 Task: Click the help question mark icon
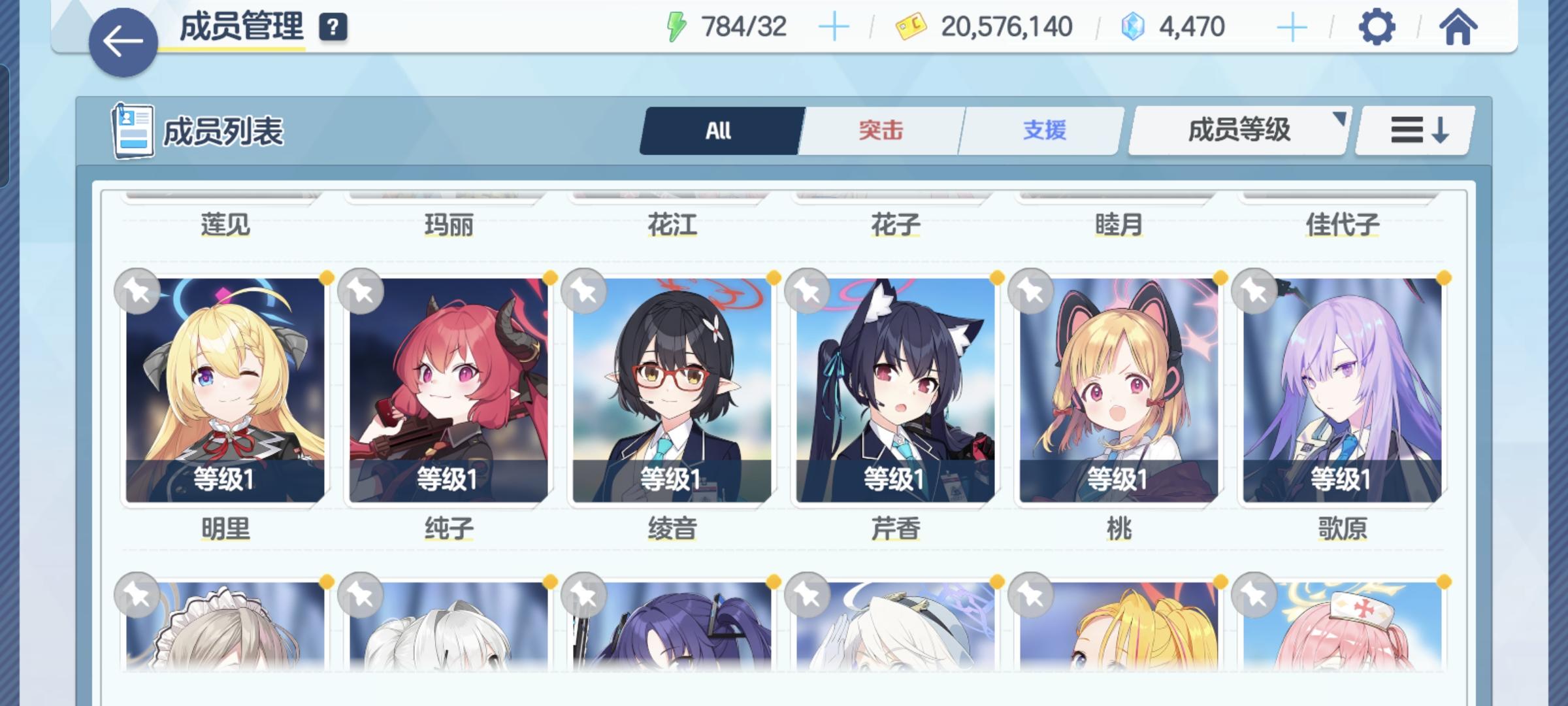pos(333,27)
